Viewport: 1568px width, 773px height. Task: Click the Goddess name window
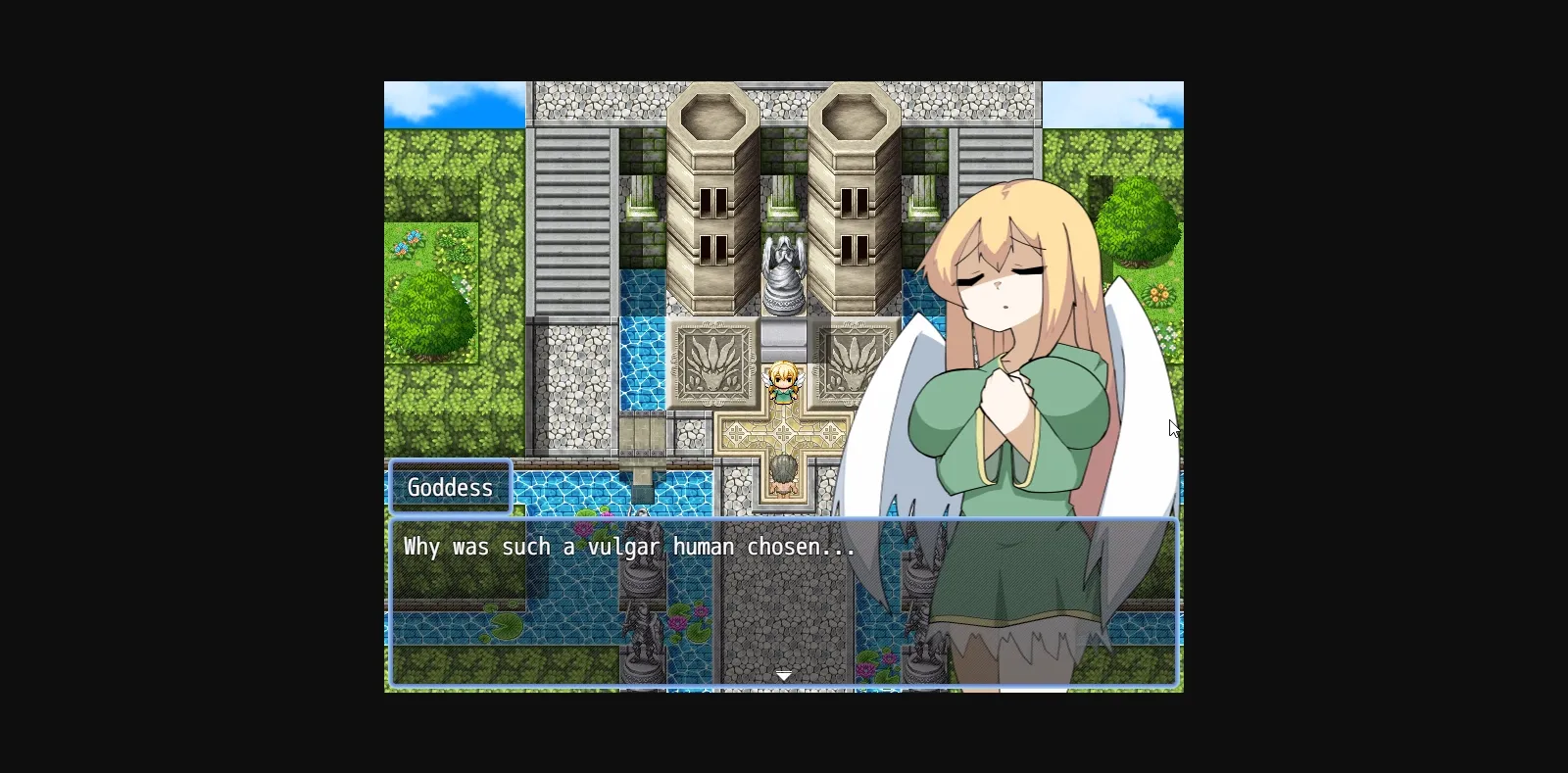pos(450,487)
